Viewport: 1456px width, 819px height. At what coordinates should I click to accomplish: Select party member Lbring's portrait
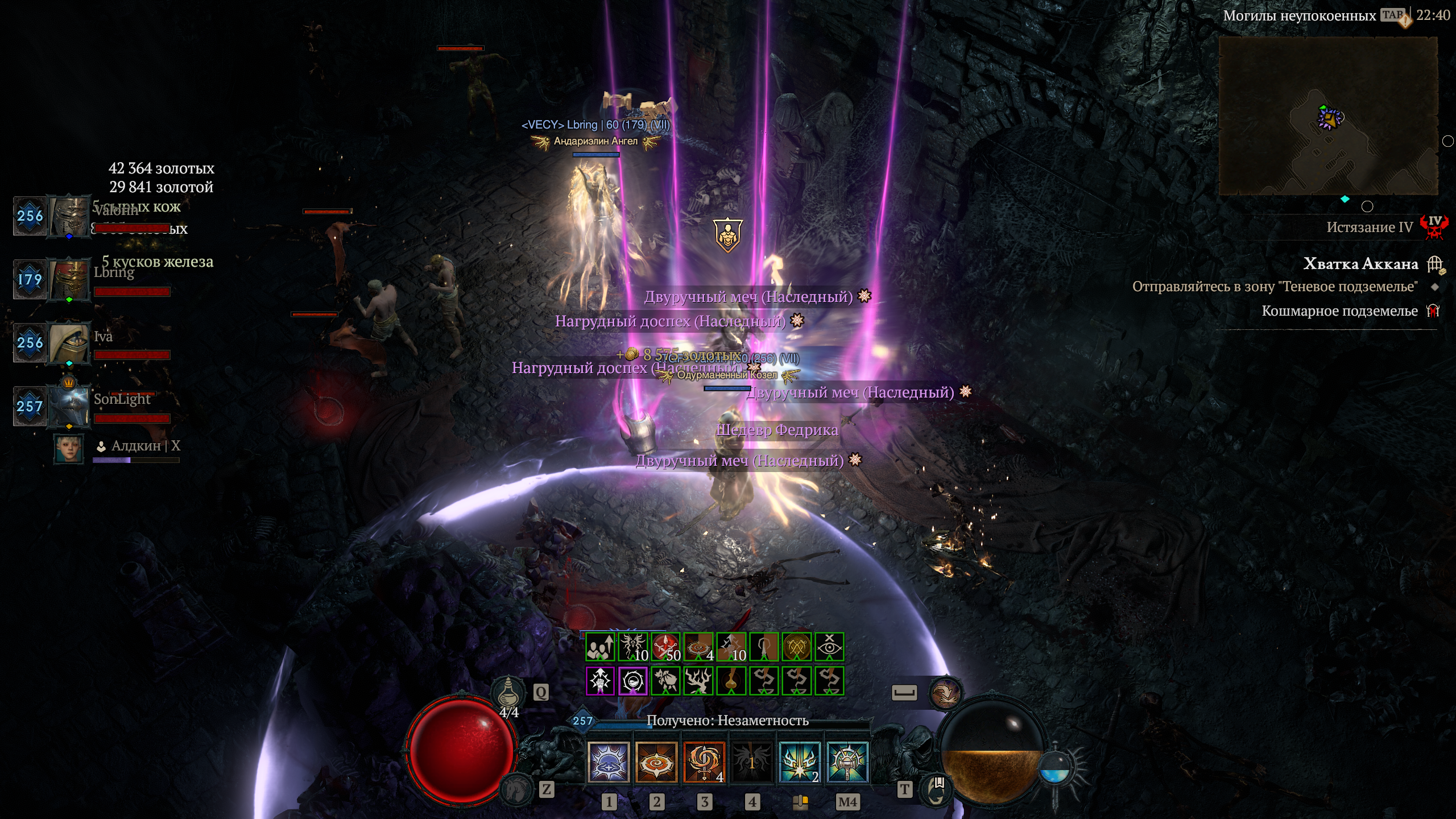tap(69, 279)
